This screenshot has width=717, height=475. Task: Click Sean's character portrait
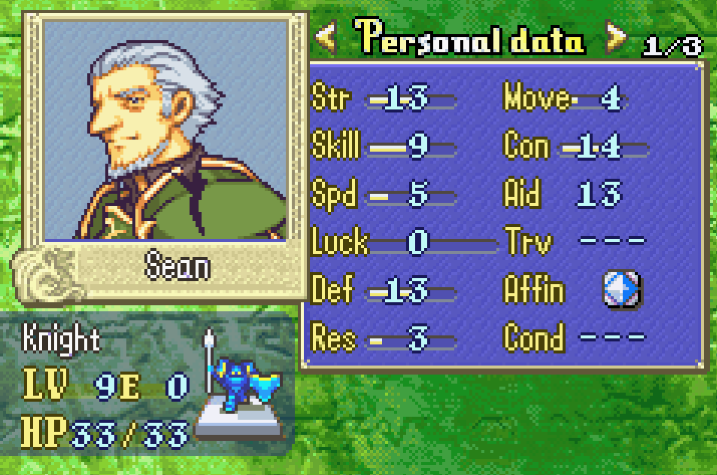click(166, 130)
